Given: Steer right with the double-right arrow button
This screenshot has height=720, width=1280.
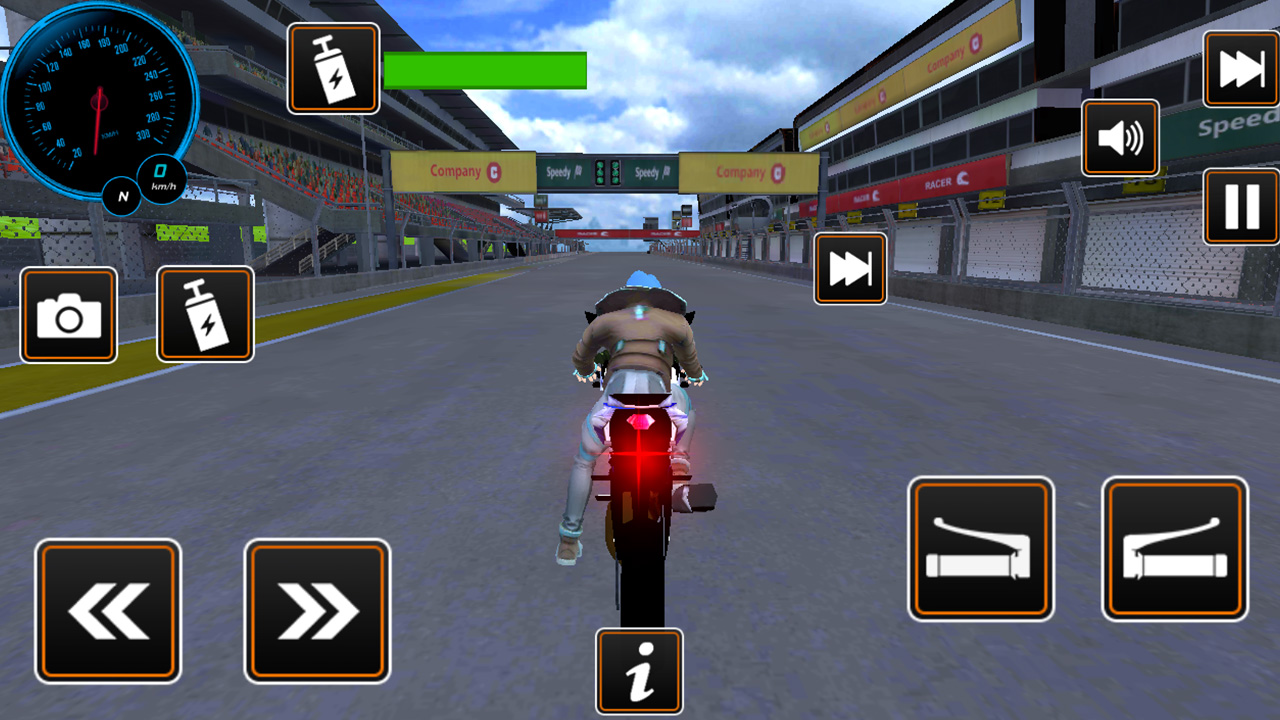Looking at the screenshot, I should point(317,608).
